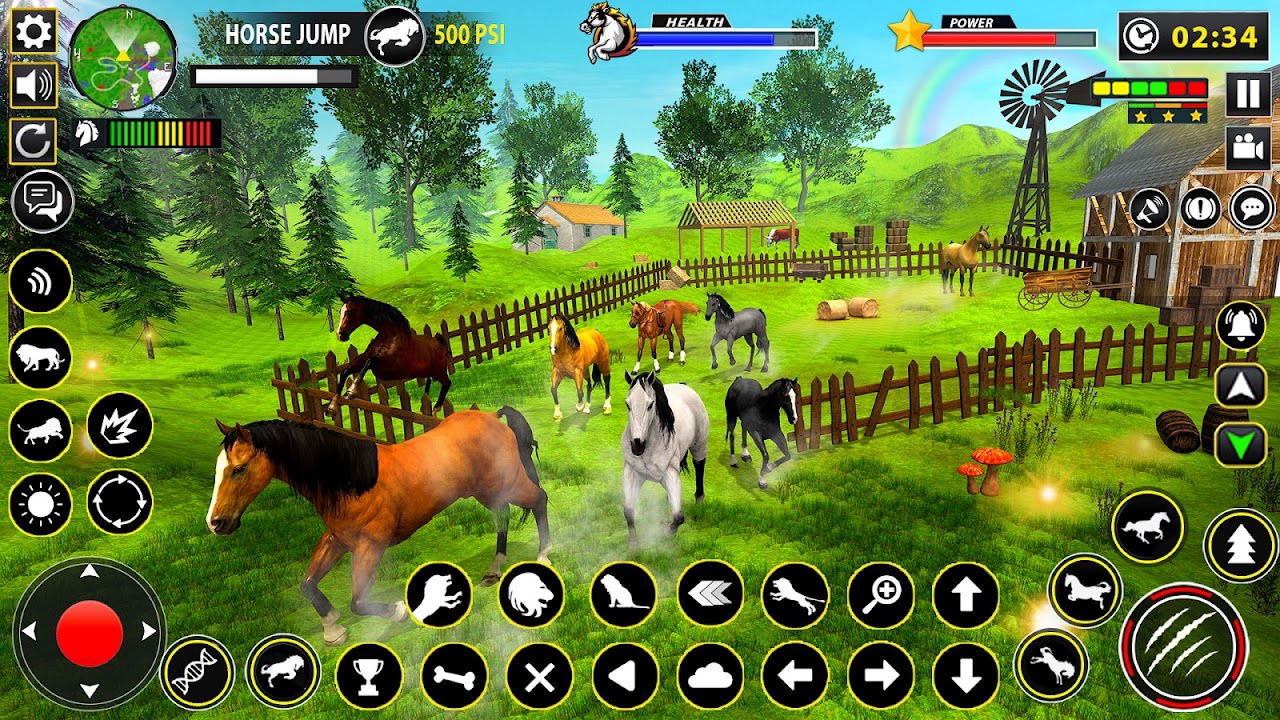Viewport: 1280px width, 720px height.
Task: Tap the roaring lion head button
Action: pos(531,596)
